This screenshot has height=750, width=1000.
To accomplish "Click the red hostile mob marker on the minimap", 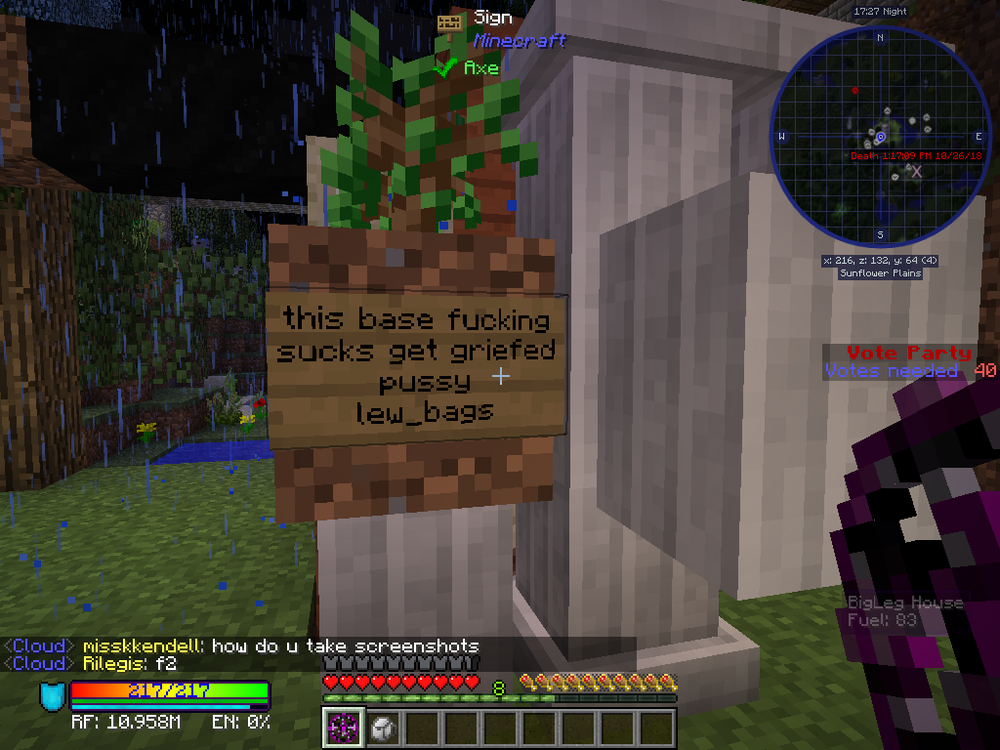I will click(x=855, y=91).
